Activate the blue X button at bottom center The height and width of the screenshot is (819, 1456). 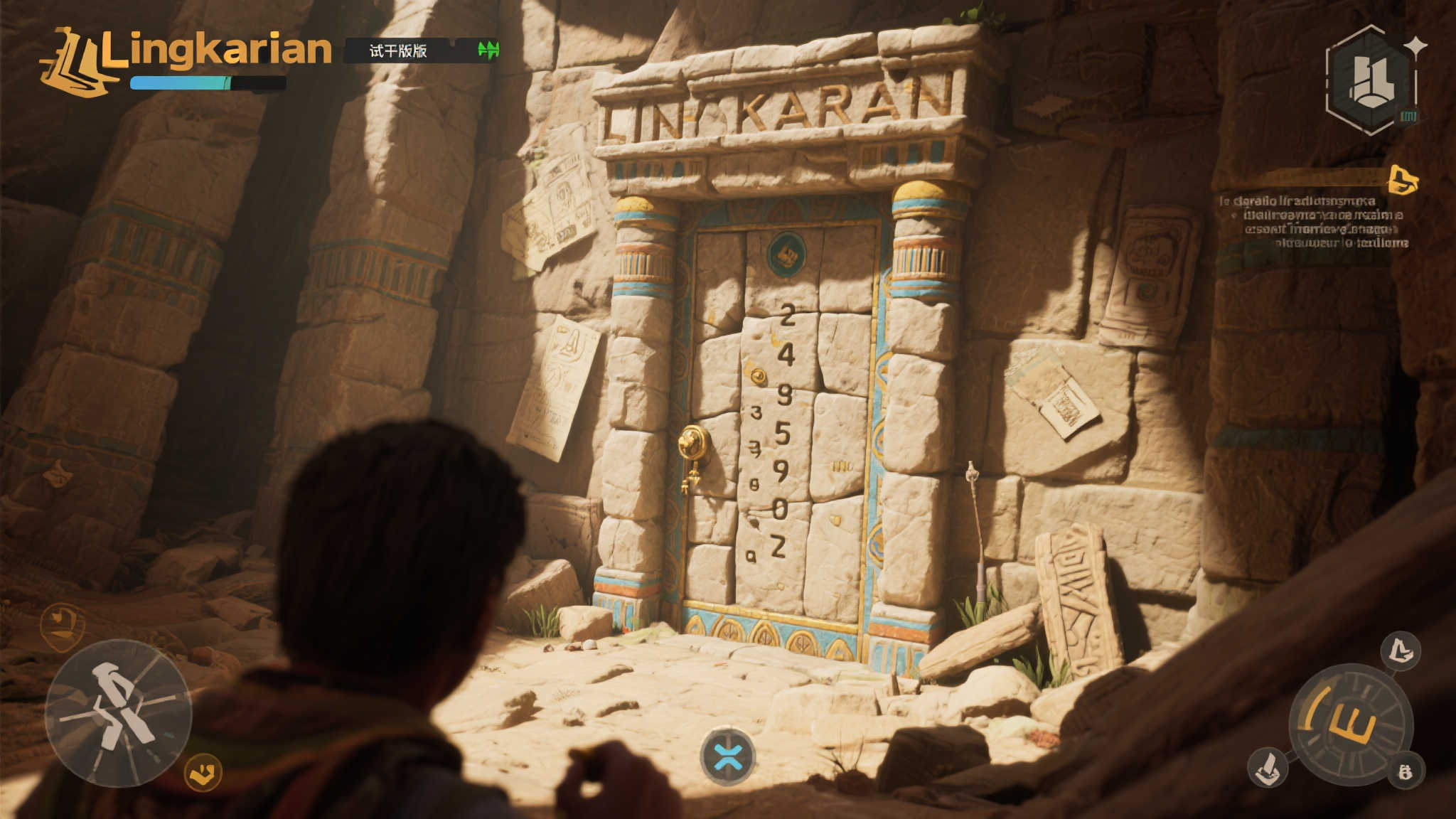coord(727,756)
